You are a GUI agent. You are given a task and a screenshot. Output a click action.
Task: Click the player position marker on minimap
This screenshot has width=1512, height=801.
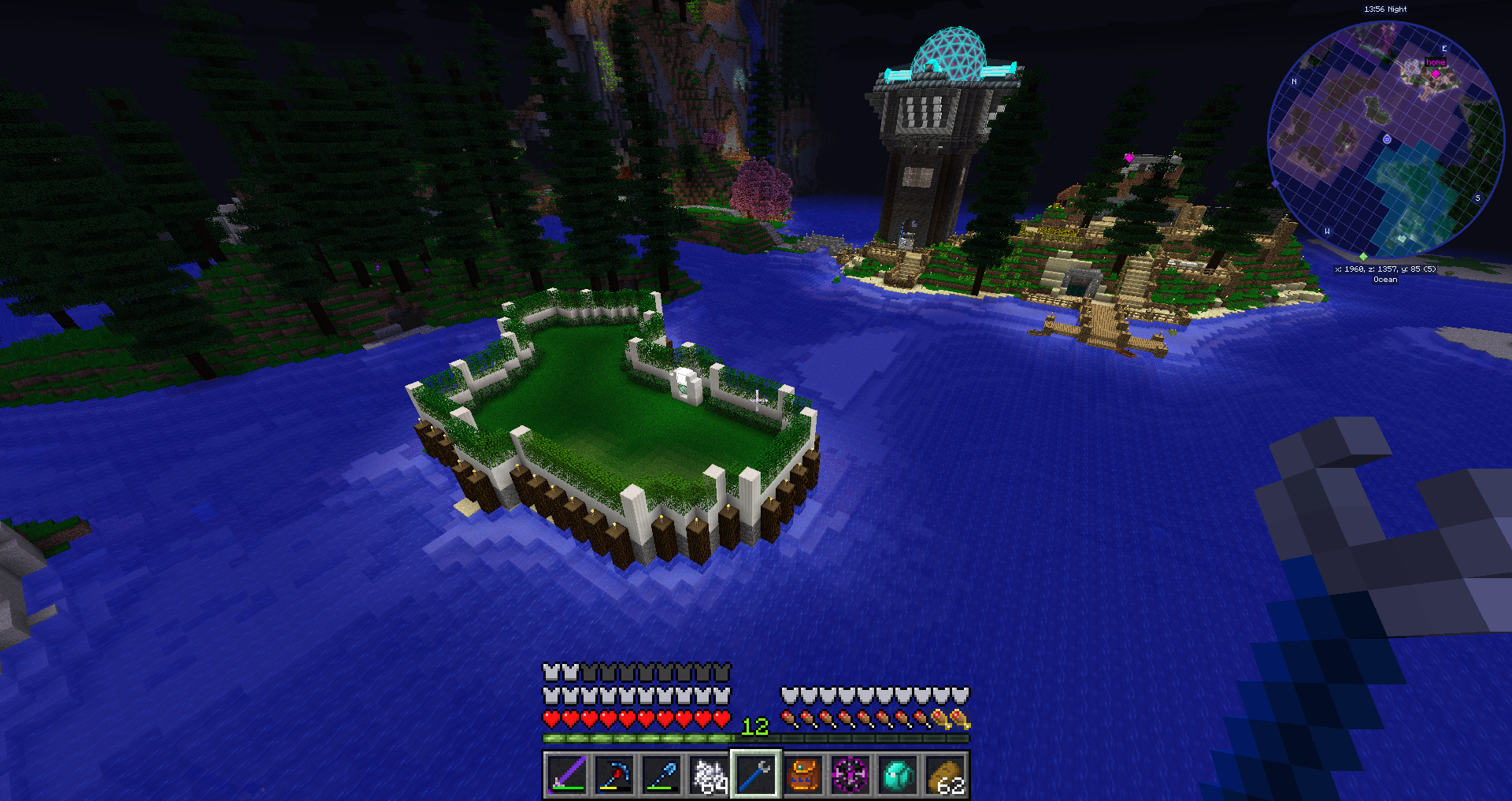1387,139
